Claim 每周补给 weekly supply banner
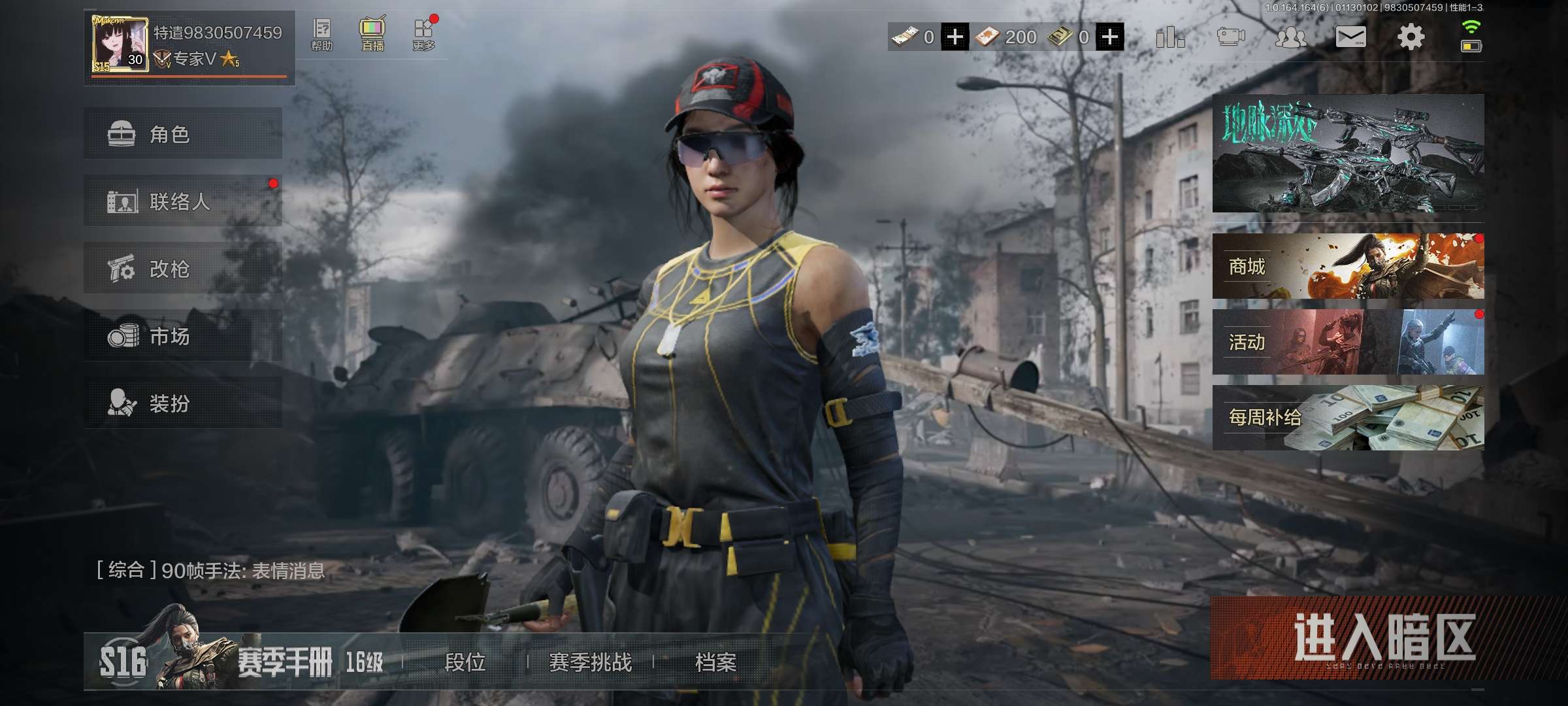 (x=1348, y=418)
